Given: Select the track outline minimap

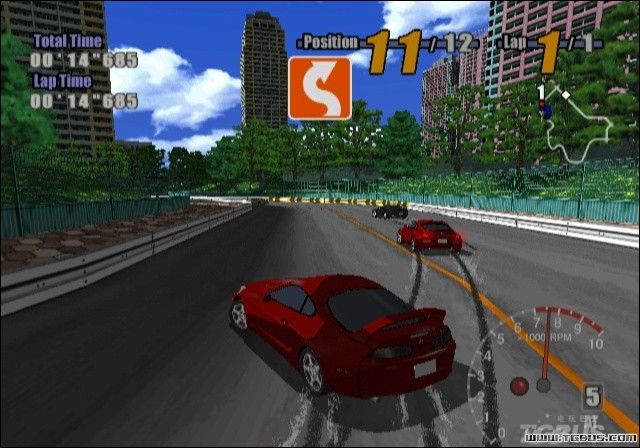Looking at the screenshot, I should [581, 127].
